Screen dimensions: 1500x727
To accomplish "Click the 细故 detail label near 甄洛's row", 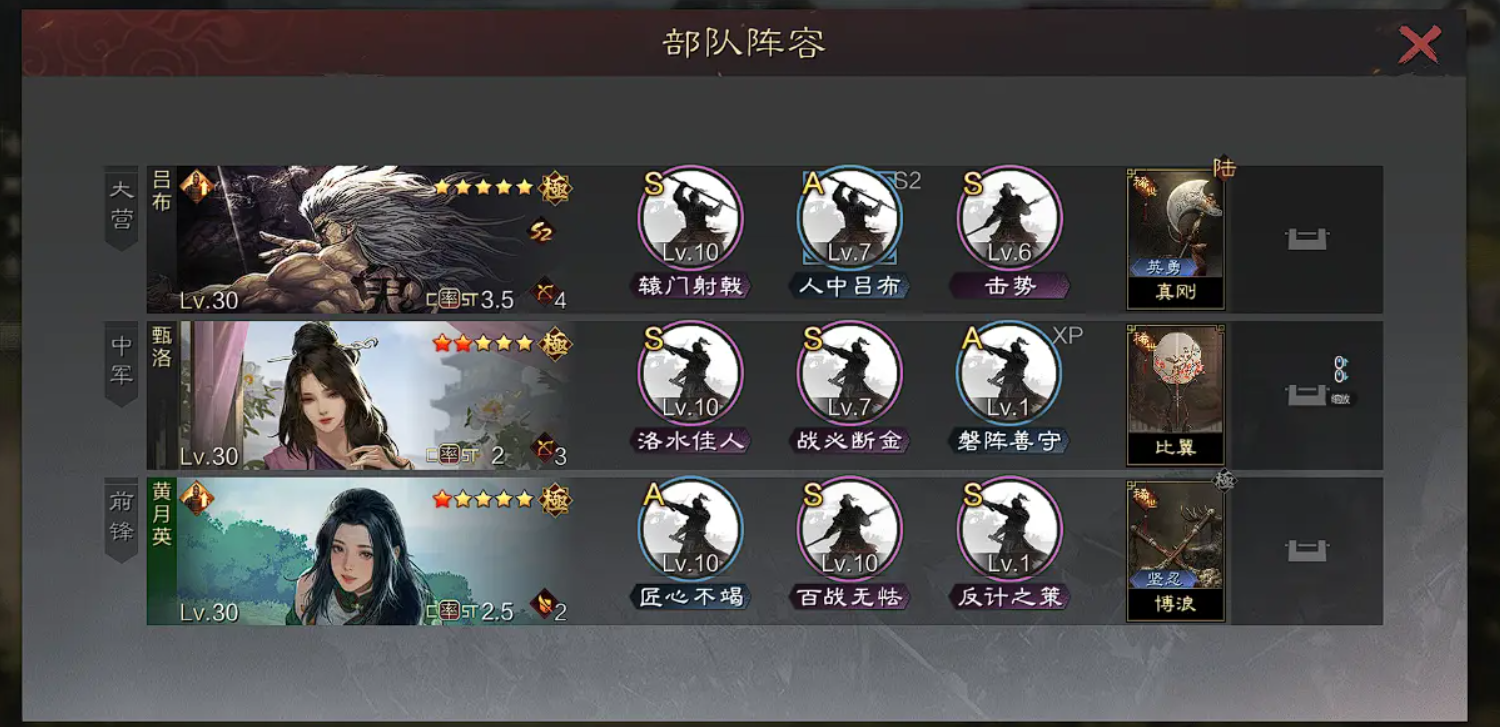I will click(1343, 398).
